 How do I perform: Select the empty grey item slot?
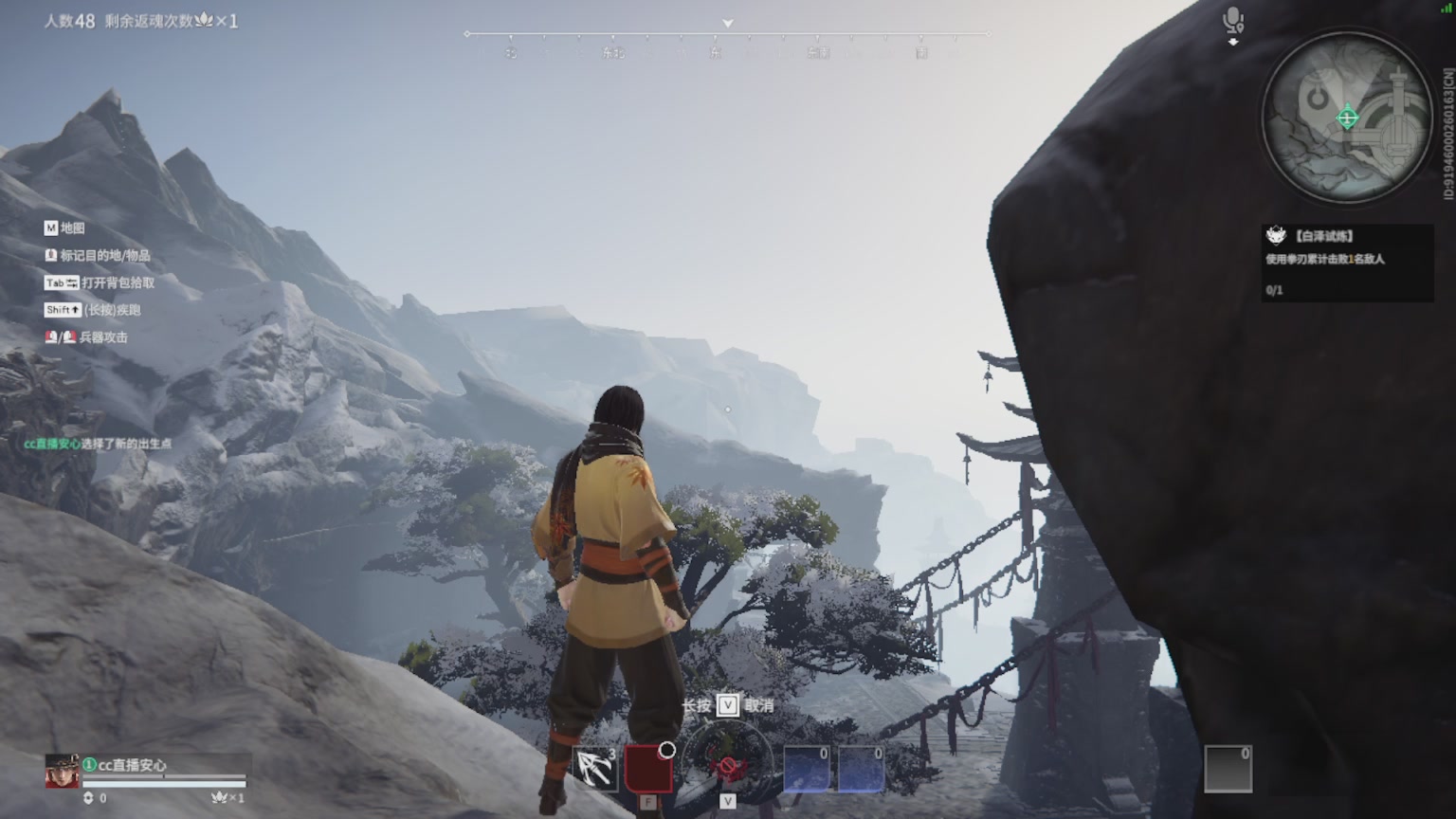[1228, 769]
